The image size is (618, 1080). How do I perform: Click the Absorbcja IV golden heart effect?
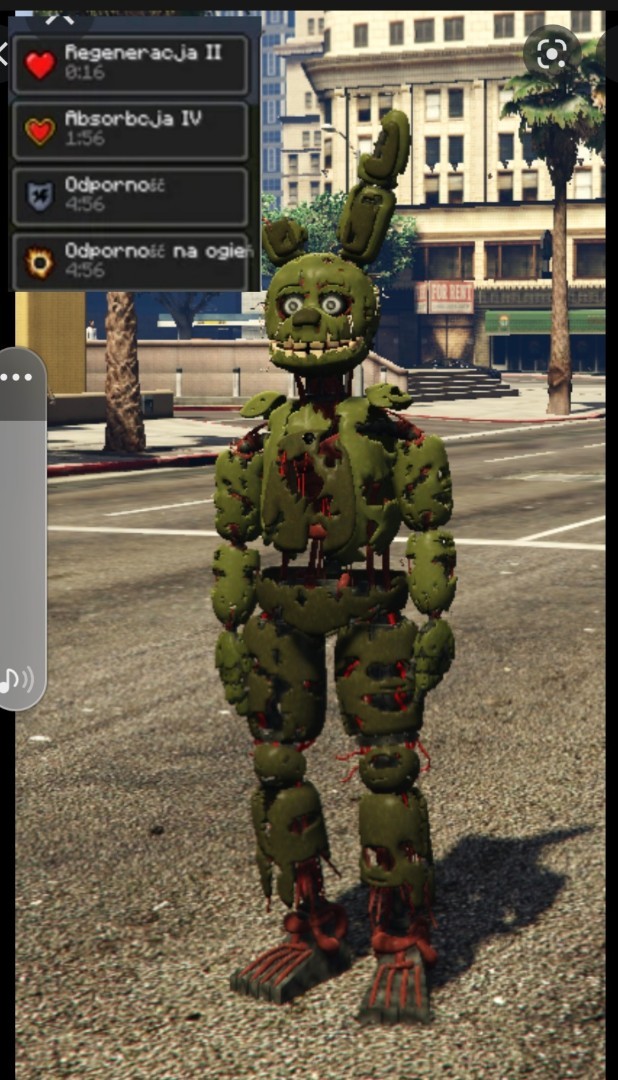coord(130,130)
